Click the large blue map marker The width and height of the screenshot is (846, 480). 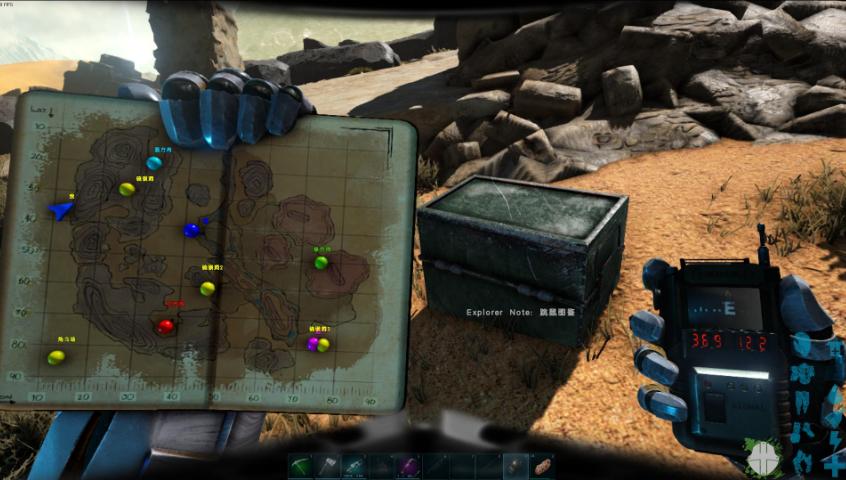[x=192, y=230]
